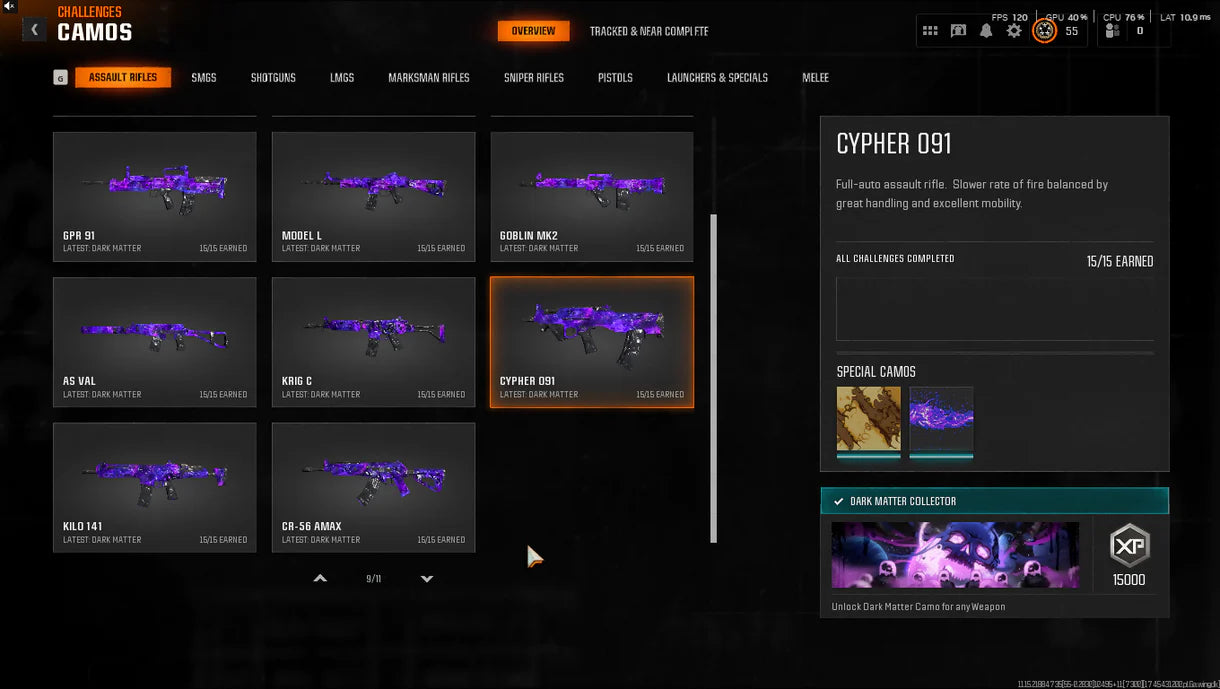Select the GPR 91 weapon tile

155,196
